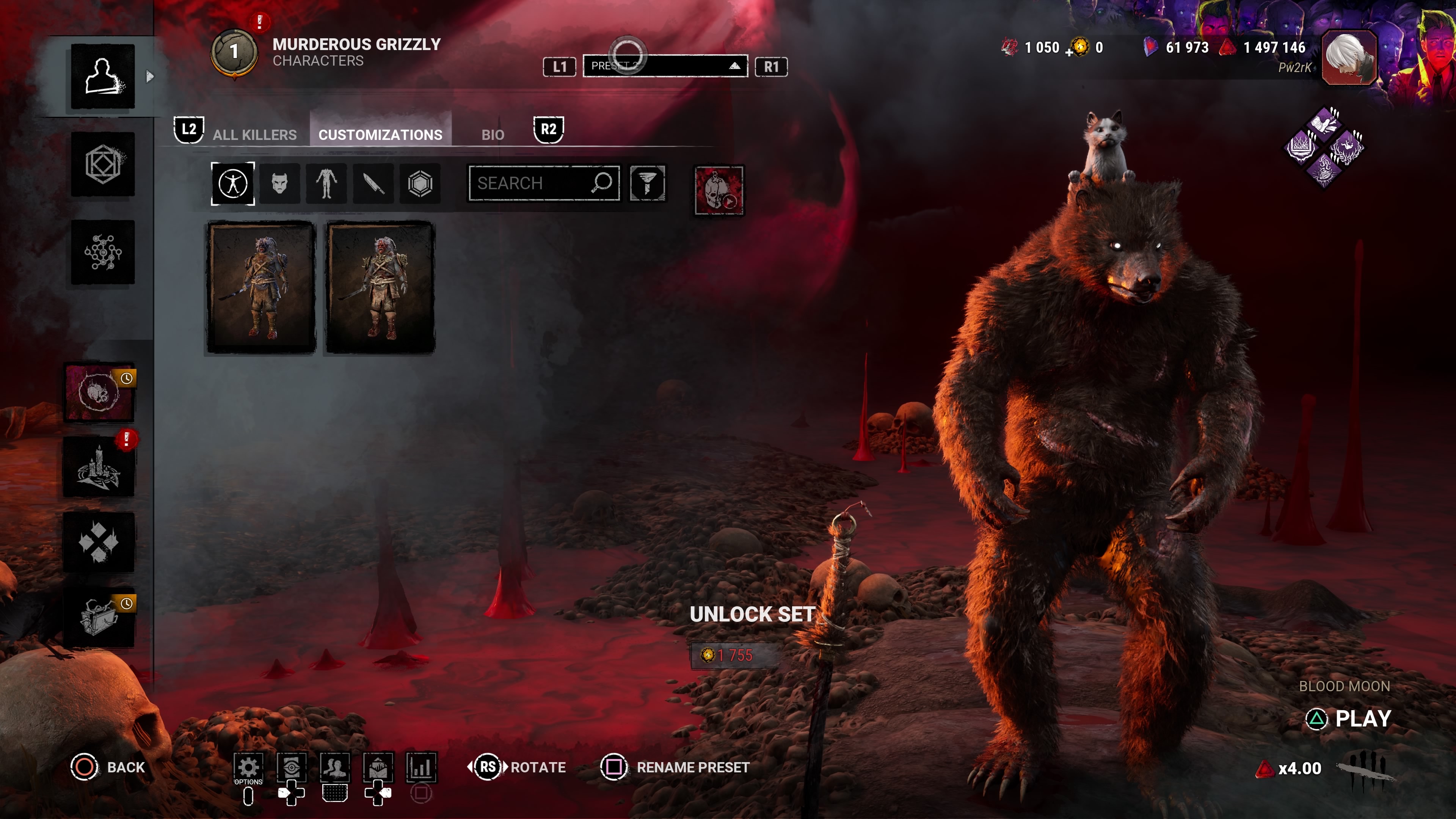This screenshot has width=1456, height=819.
Task: Select the Customizations tab
Action: click(x=380, y=135)
